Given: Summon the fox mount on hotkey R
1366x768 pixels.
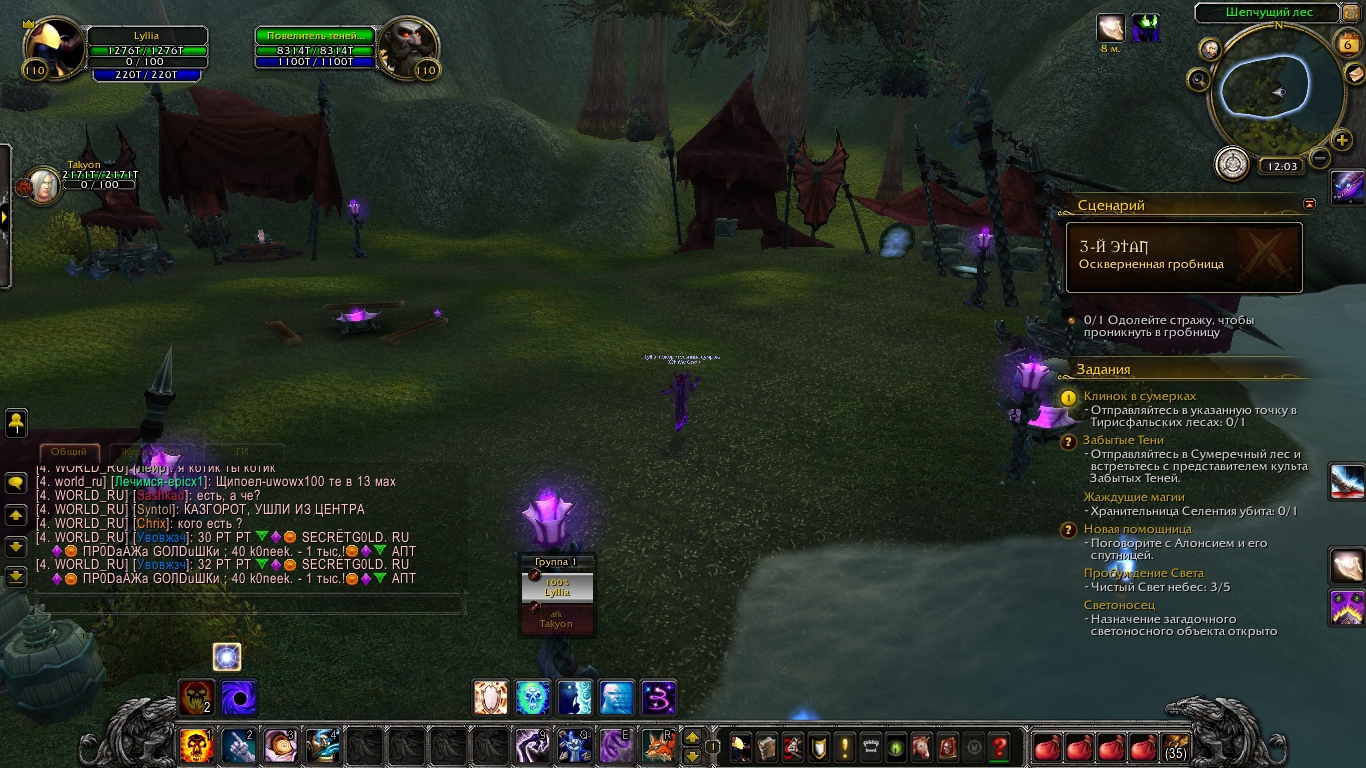Looking at the screenshot, I should pyautogui.click(x=658, y=746).
